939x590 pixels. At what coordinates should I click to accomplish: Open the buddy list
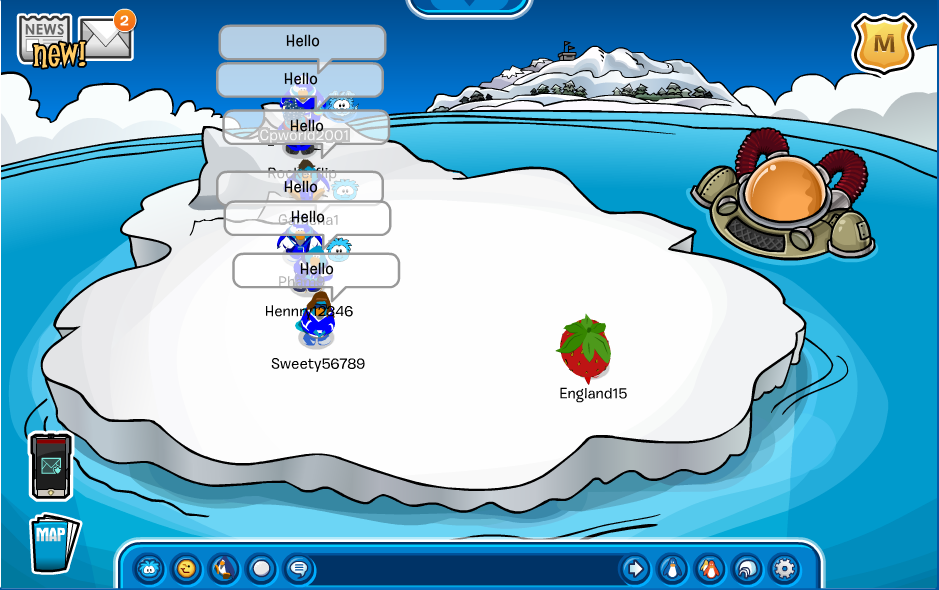tap(709, 569)
